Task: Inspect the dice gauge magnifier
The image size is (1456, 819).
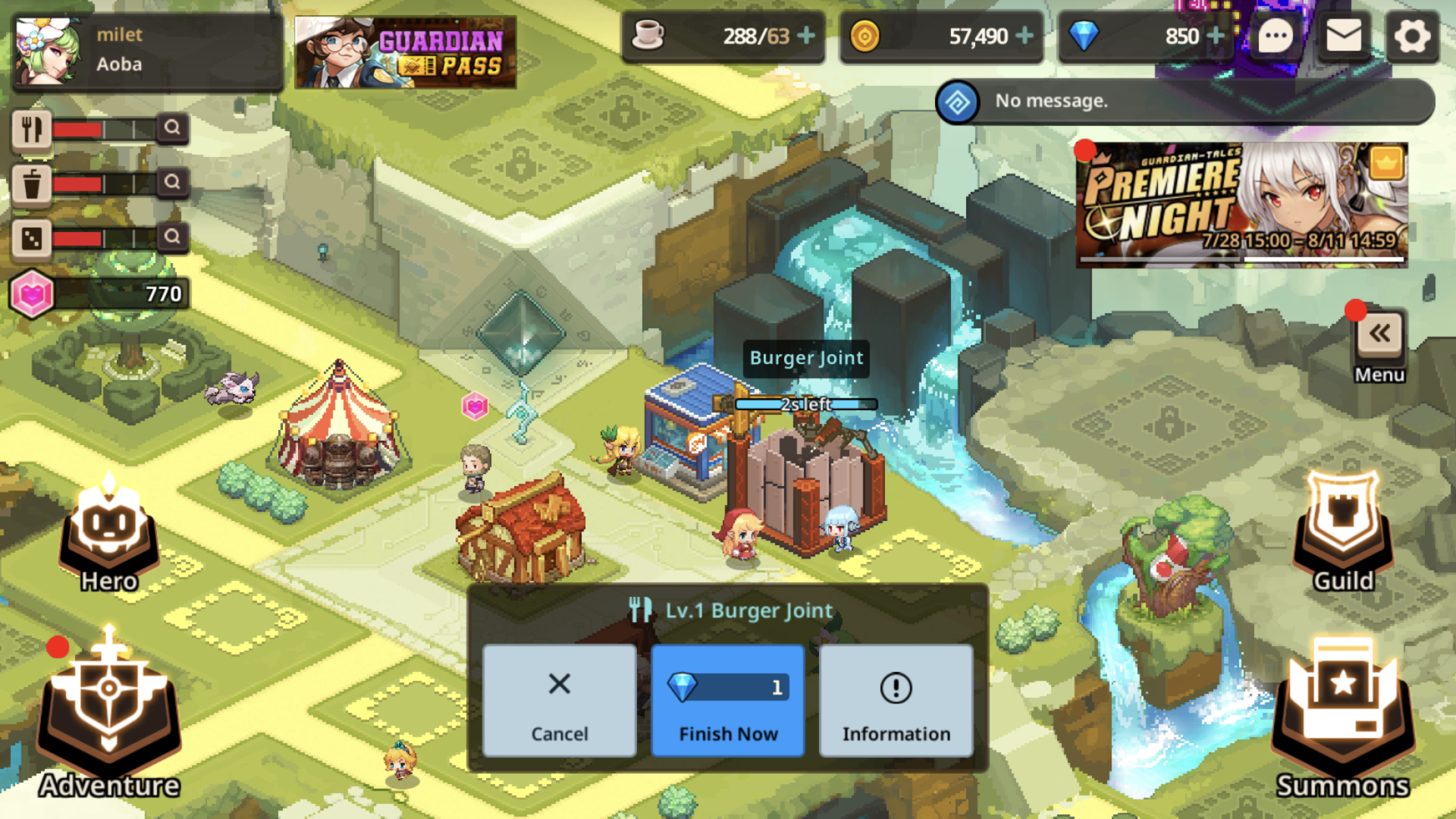Action: pos(172,237)
